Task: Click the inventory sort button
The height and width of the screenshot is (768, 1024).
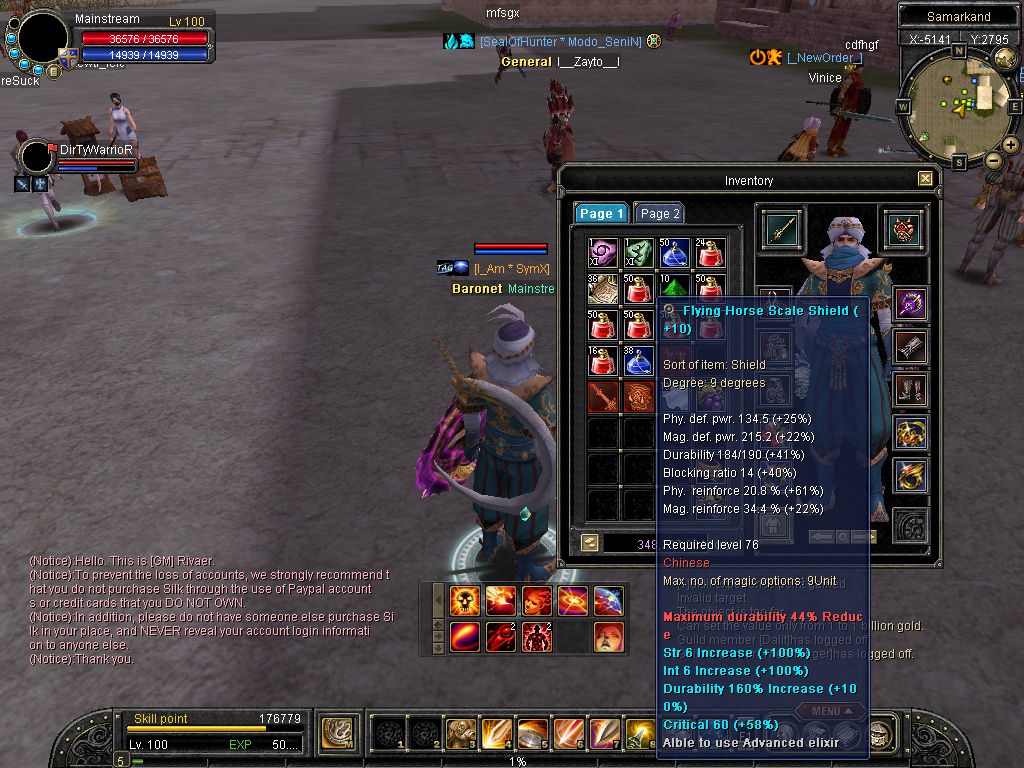Action: click(x=590, y=542)
